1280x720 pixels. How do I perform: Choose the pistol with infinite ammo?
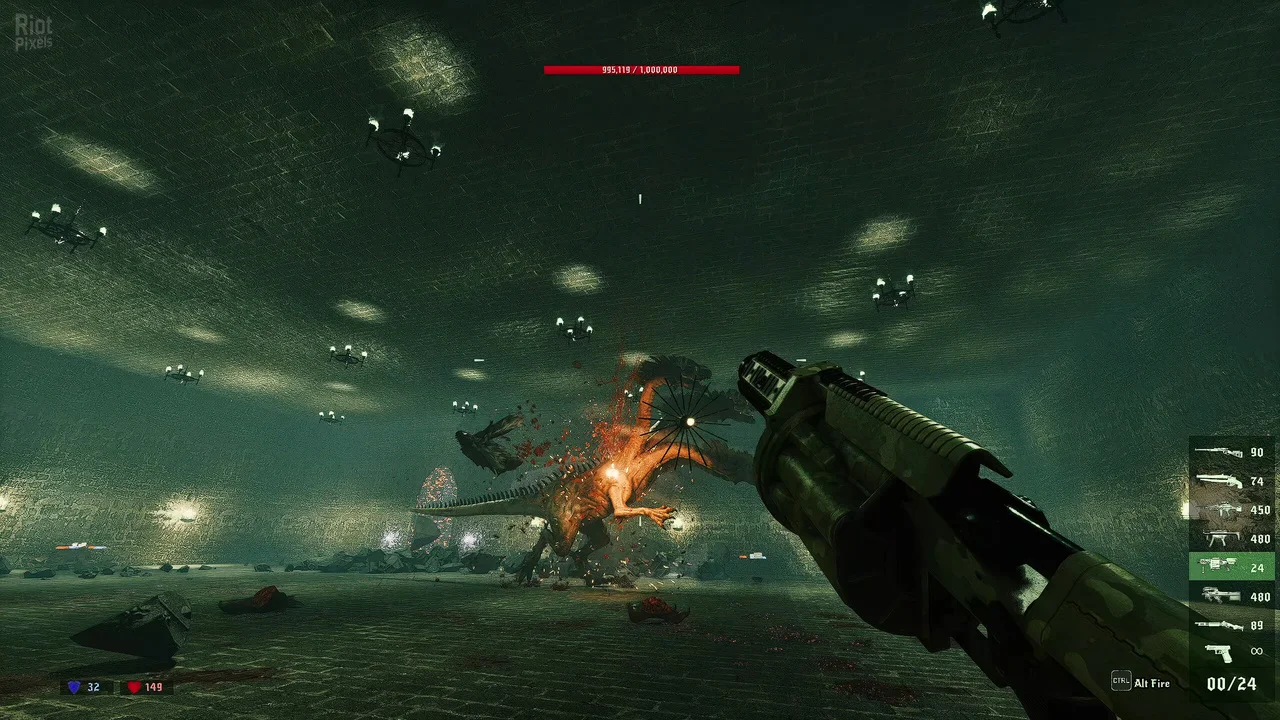click(1231, 652)
